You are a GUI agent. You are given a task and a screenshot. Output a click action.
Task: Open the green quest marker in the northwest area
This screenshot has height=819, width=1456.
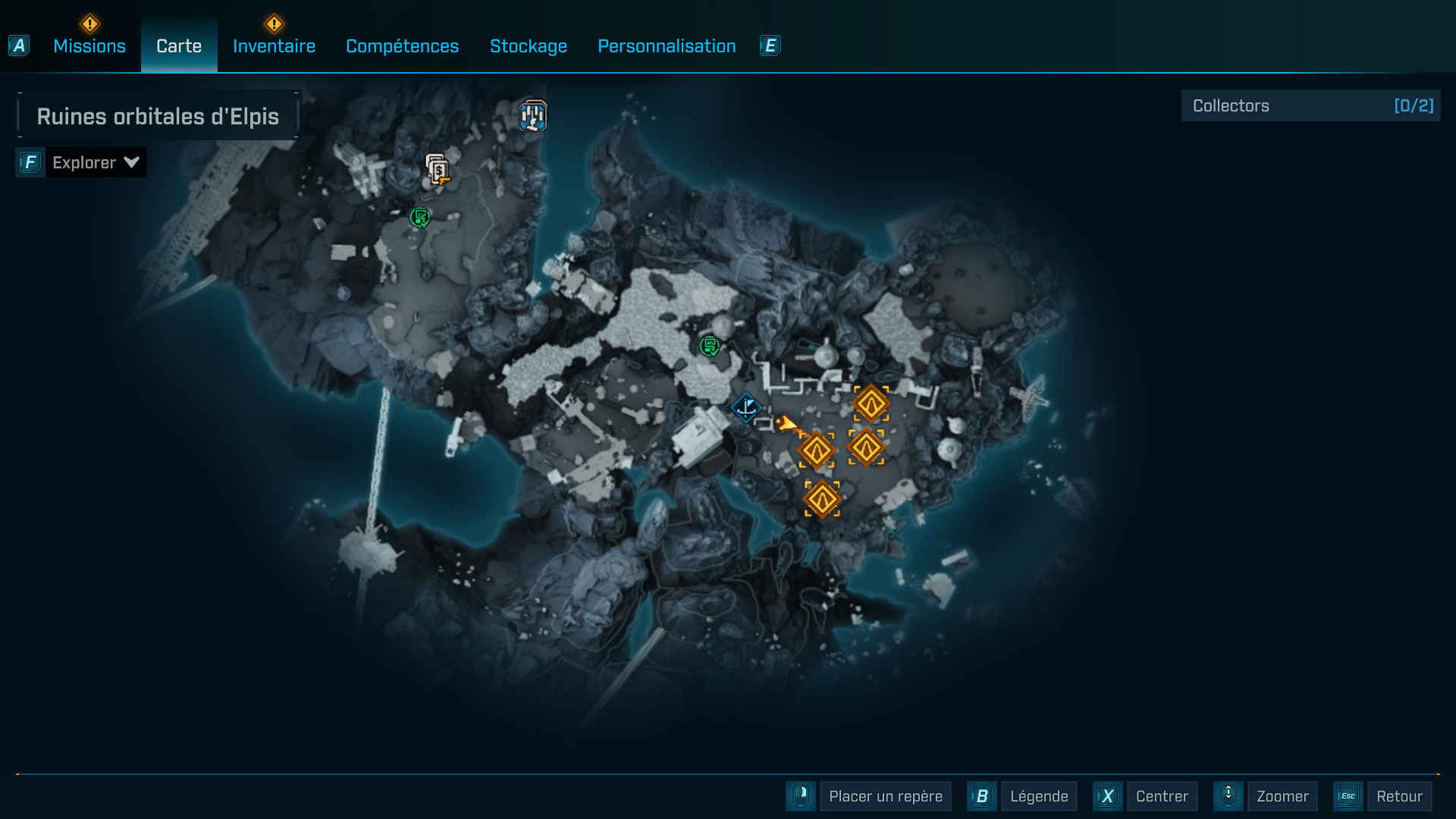(x=419, y=218)
